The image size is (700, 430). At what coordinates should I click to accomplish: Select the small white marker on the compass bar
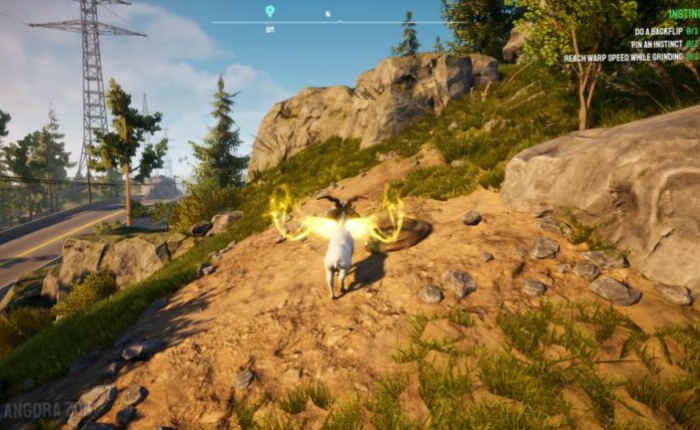click(x=327, y=14)
